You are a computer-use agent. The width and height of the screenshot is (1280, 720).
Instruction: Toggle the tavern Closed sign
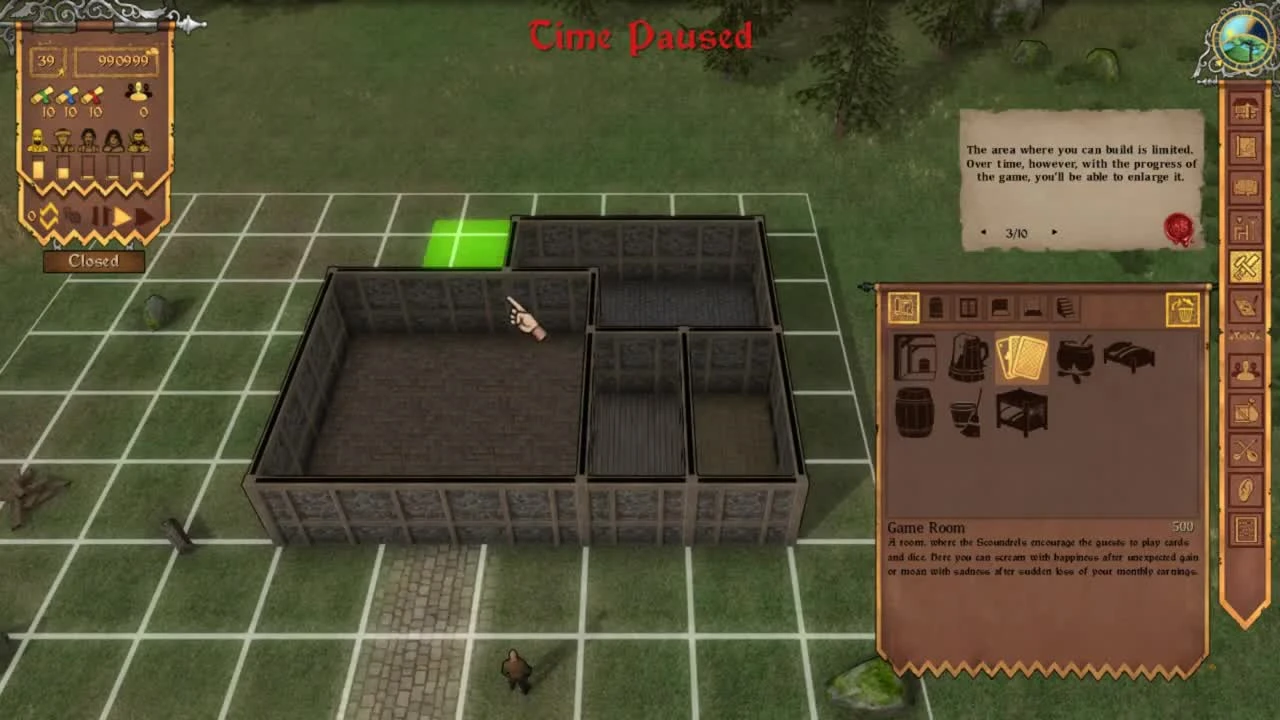tap(93, 260)
